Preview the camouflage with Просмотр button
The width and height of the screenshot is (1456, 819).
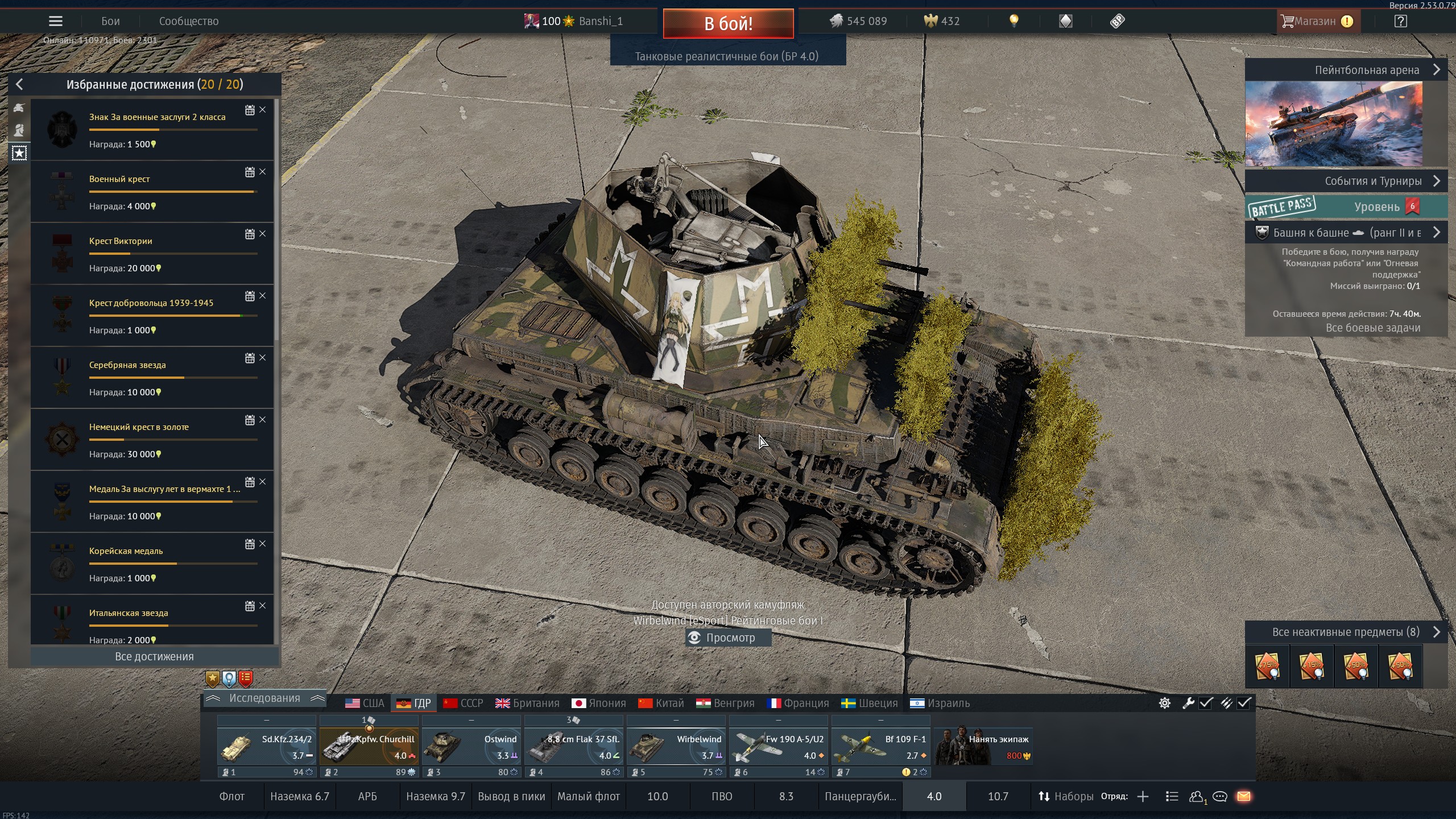coord(729,638)
